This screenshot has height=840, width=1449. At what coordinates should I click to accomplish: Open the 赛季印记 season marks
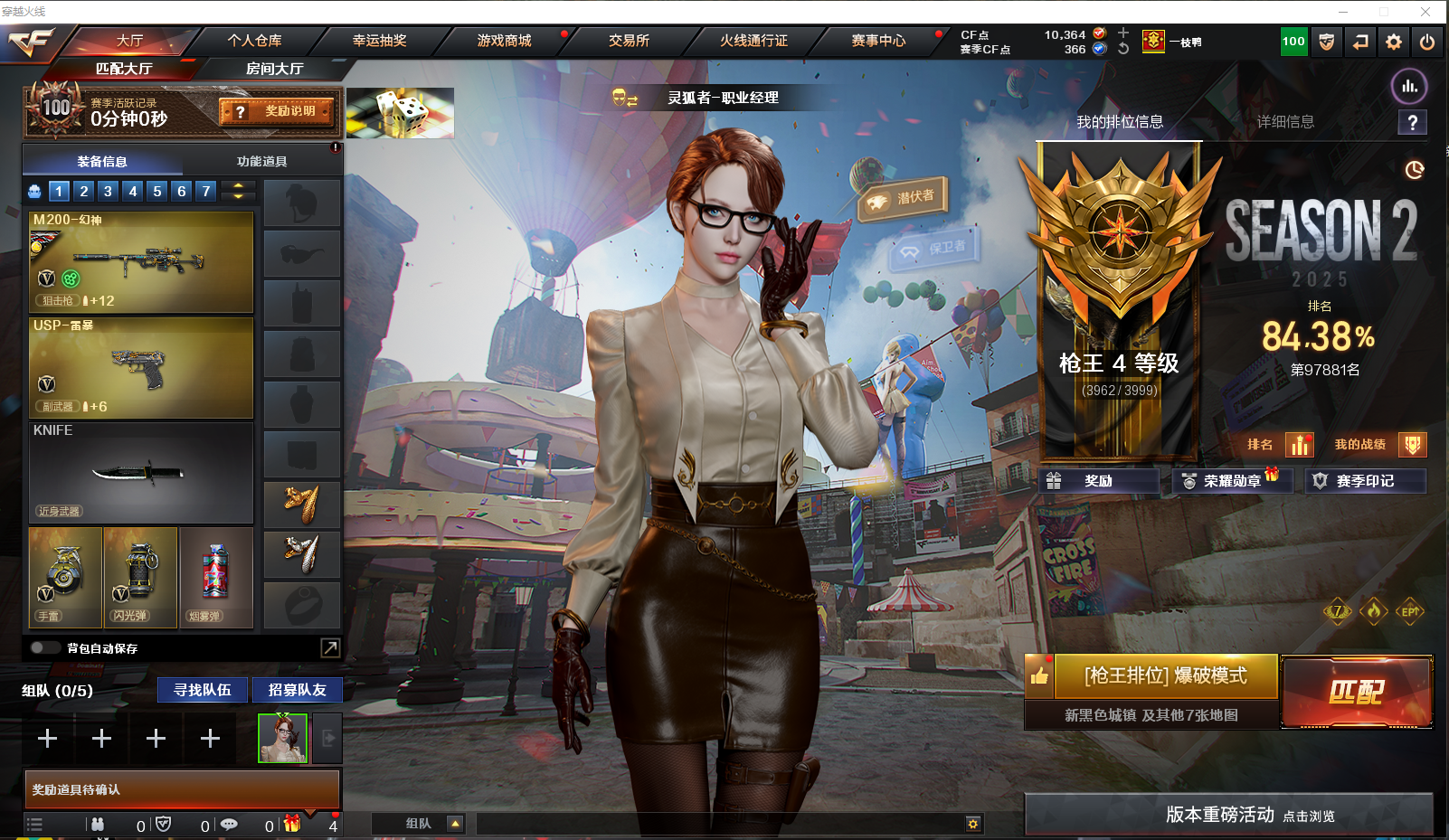(1365, 481)
